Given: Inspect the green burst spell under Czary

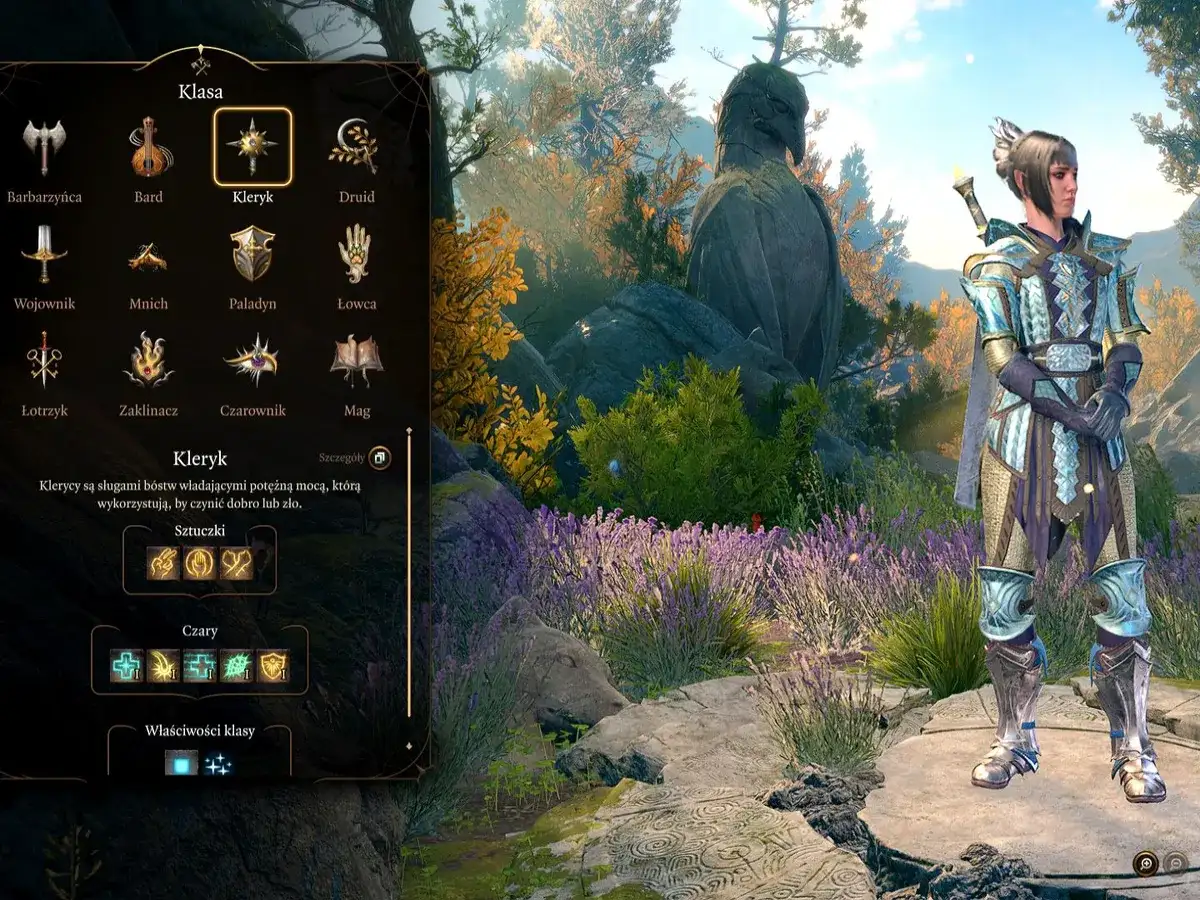Looking at the screenshot, I should (236, 665).
